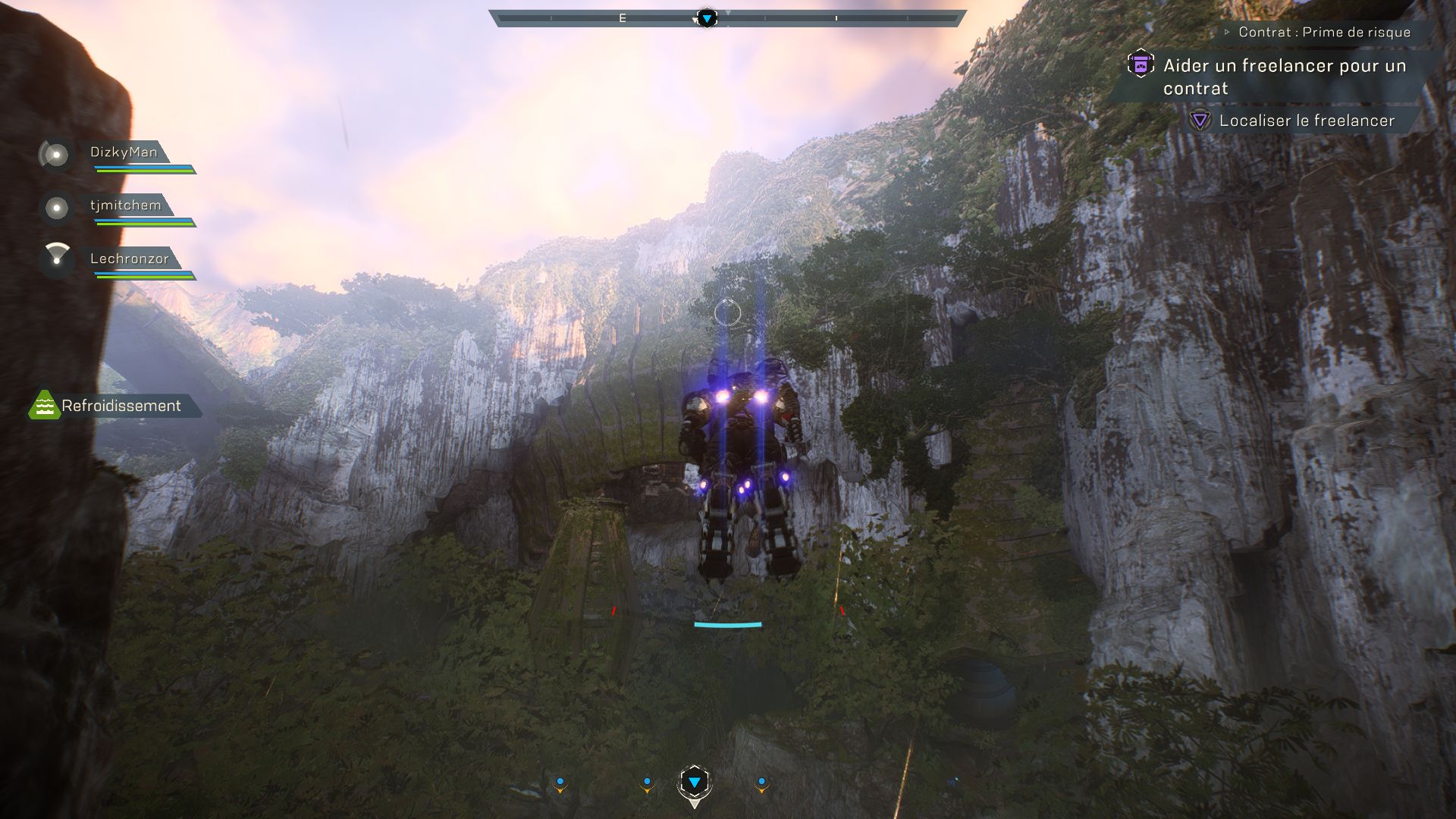Click the objective marker on the compass bar
The height and width of the screenshot is (819, 1456).
pos(707,18)
